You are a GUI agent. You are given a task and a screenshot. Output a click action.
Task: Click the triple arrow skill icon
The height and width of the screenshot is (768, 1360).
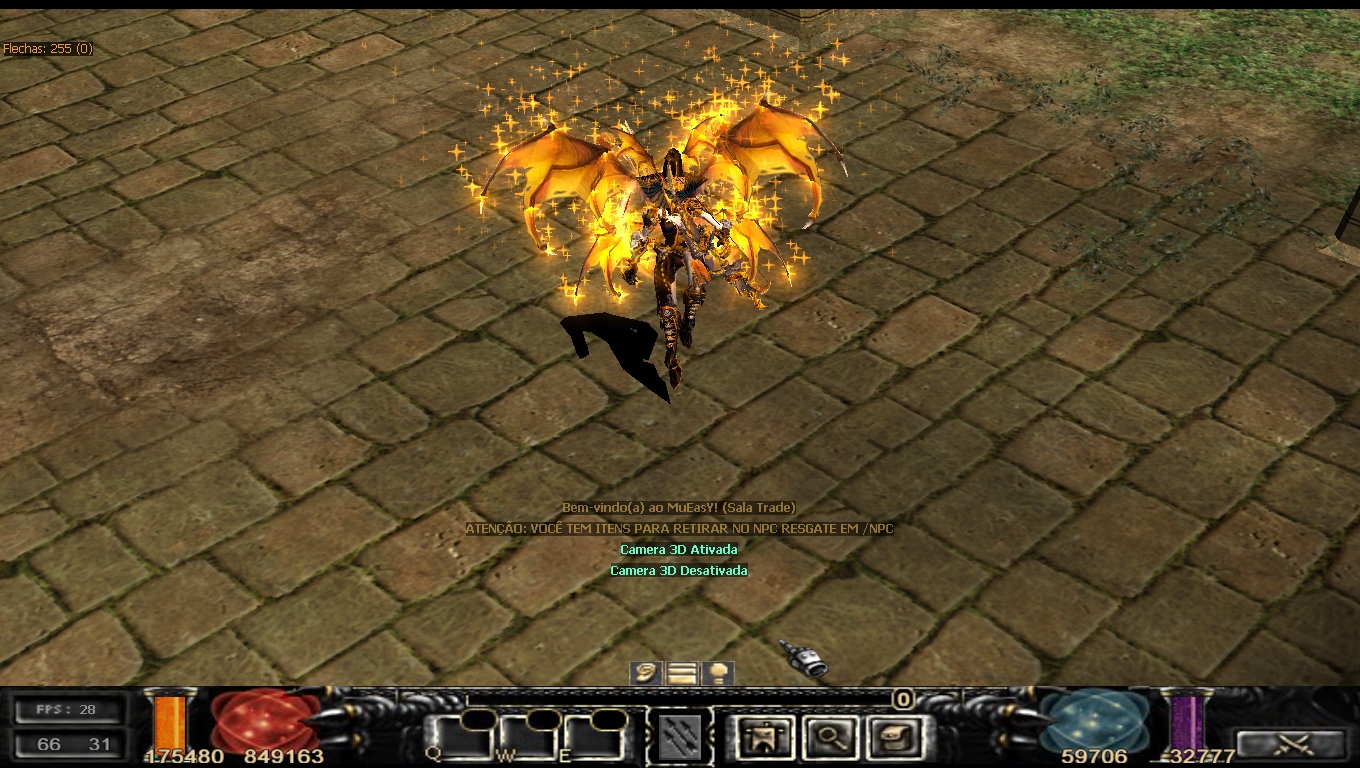pyautogui.click(x=680, y=738)
